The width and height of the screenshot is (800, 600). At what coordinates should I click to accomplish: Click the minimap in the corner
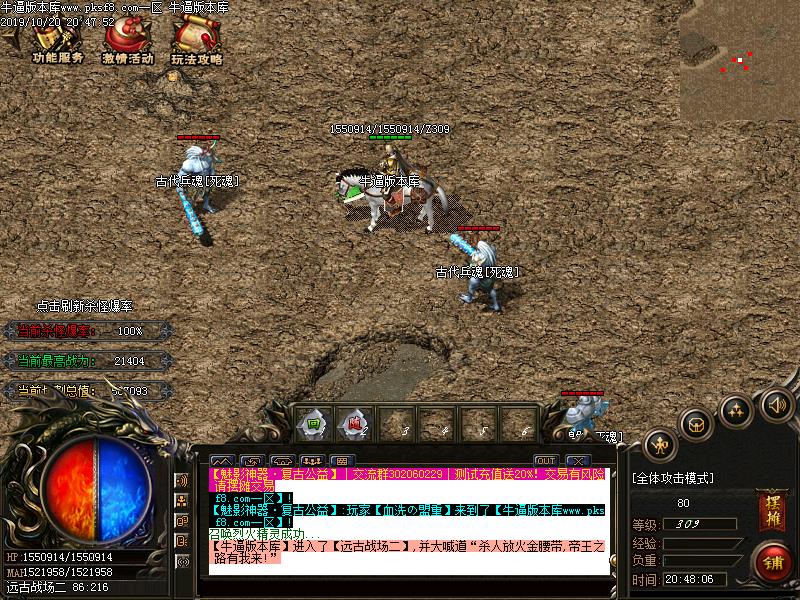pyautogui.click(x=739, y=60)
